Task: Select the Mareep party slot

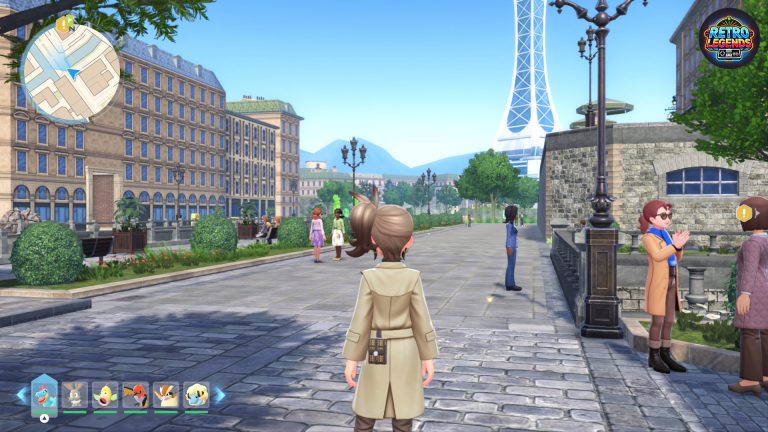Action: (196, 396)
